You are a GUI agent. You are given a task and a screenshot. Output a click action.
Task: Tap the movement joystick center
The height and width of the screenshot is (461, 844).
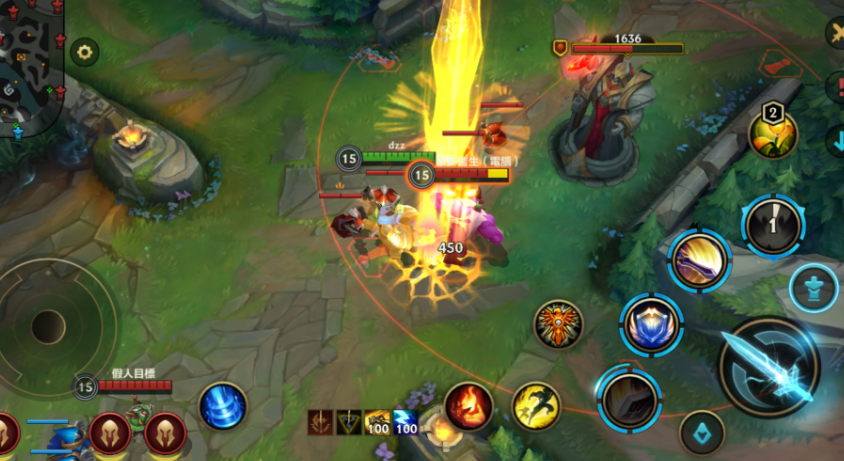[48, 326]
